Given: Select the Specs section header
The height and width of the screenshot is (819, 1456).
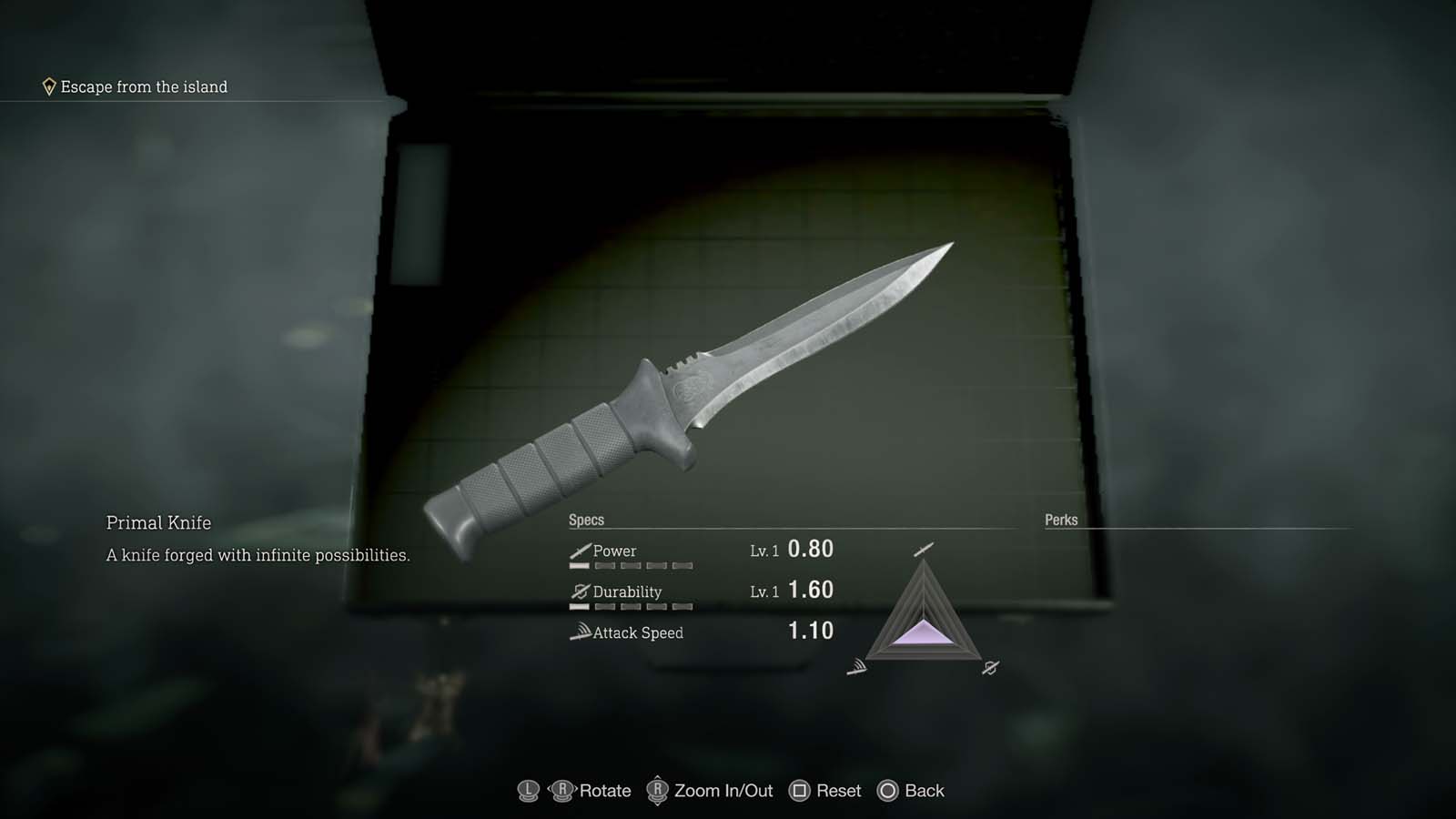Looking at the screenshot, I should tap(587, 519).
